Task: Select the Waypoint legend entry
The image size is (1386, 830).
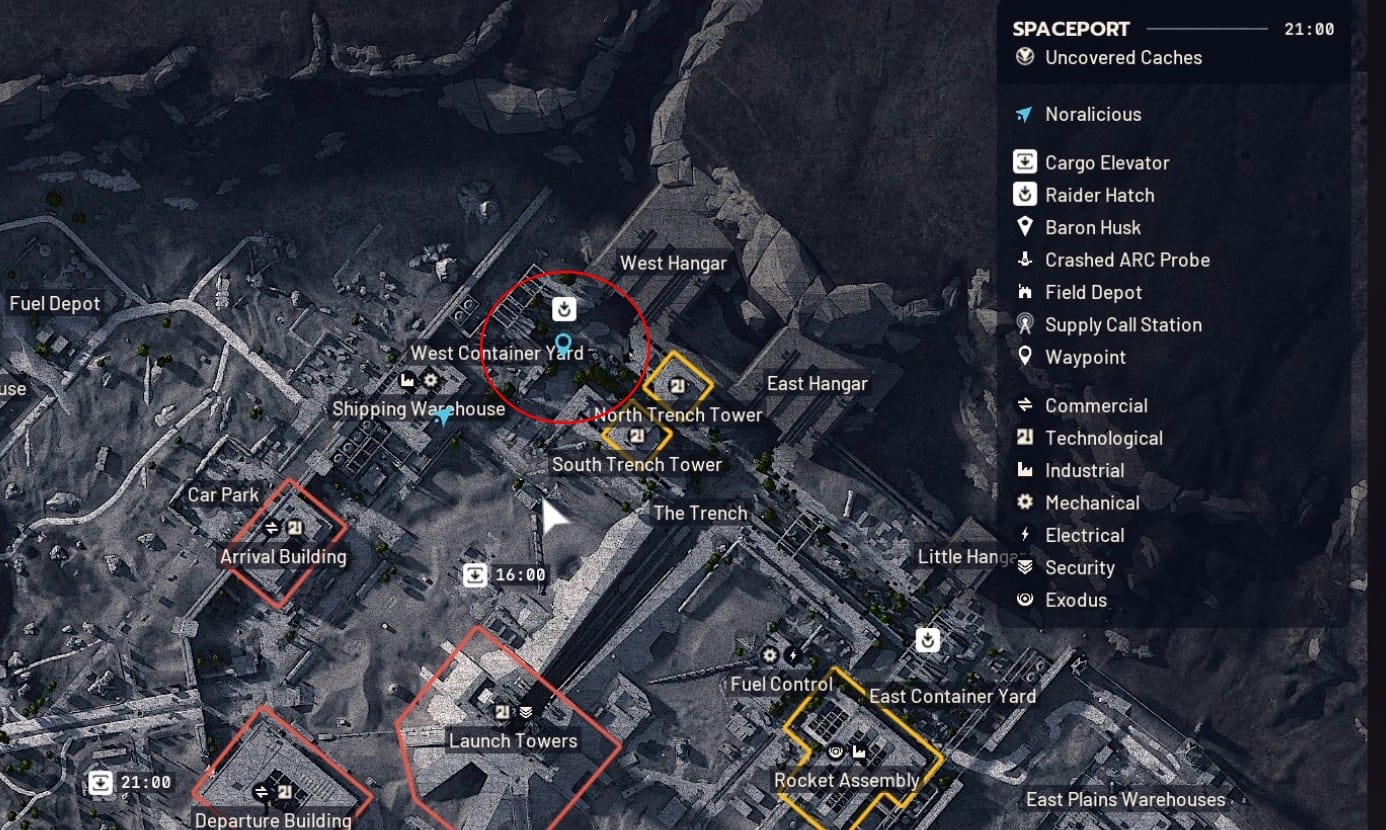Action: pyautogui.click(x=1085, y=357)
